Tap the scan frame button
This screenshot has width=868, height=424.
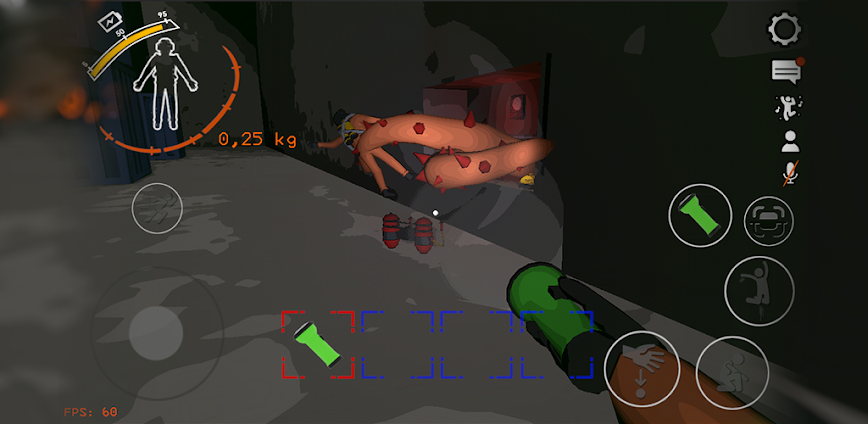coord(768,221)
